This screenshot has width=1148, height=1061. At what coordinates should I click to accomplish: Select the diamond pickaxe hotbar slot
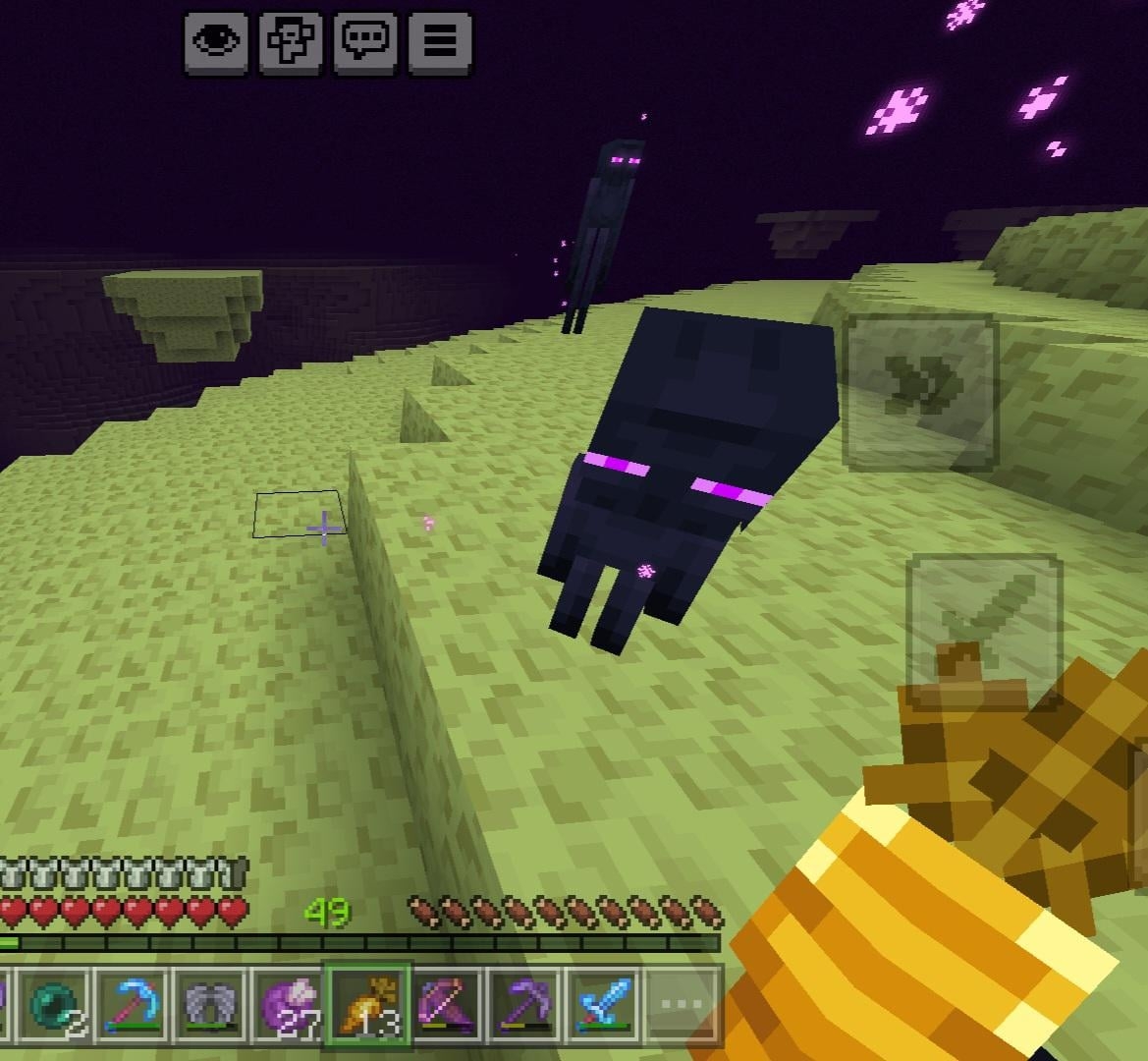pyautogui.click(x=131, y=1005)
